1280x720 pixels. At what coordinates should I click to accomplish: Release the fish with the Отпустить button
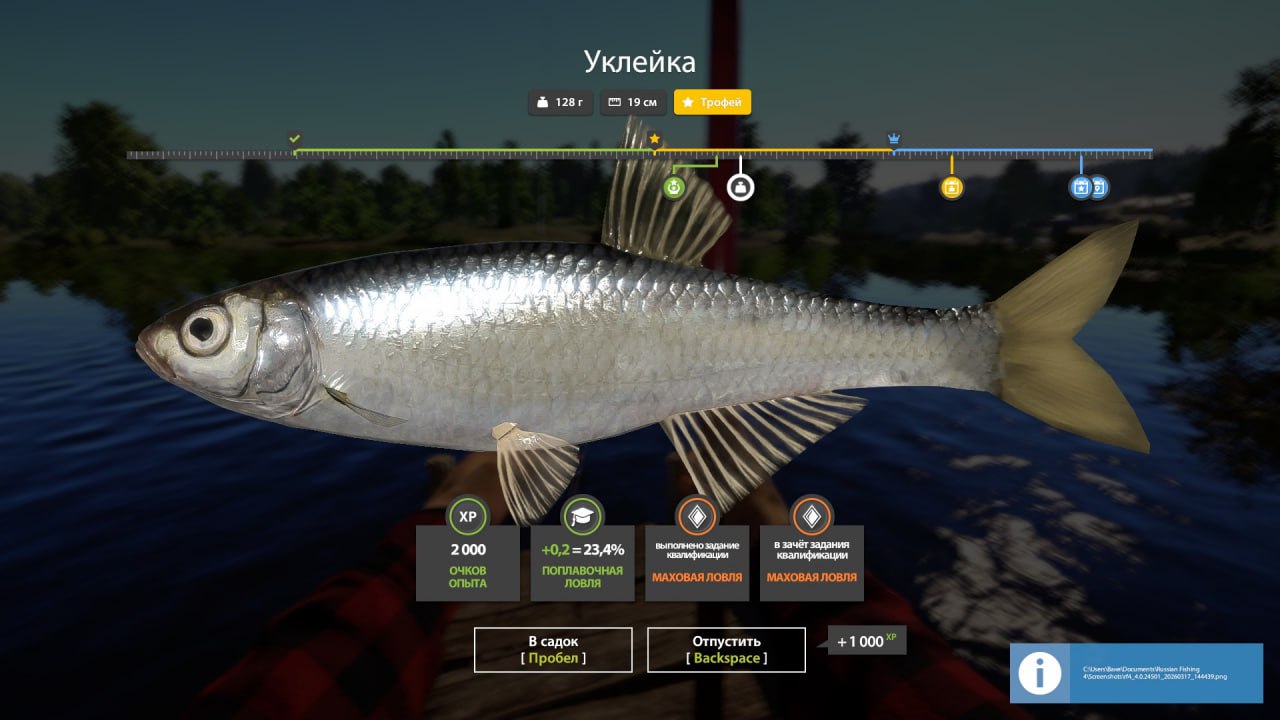[x=726, y=649]
